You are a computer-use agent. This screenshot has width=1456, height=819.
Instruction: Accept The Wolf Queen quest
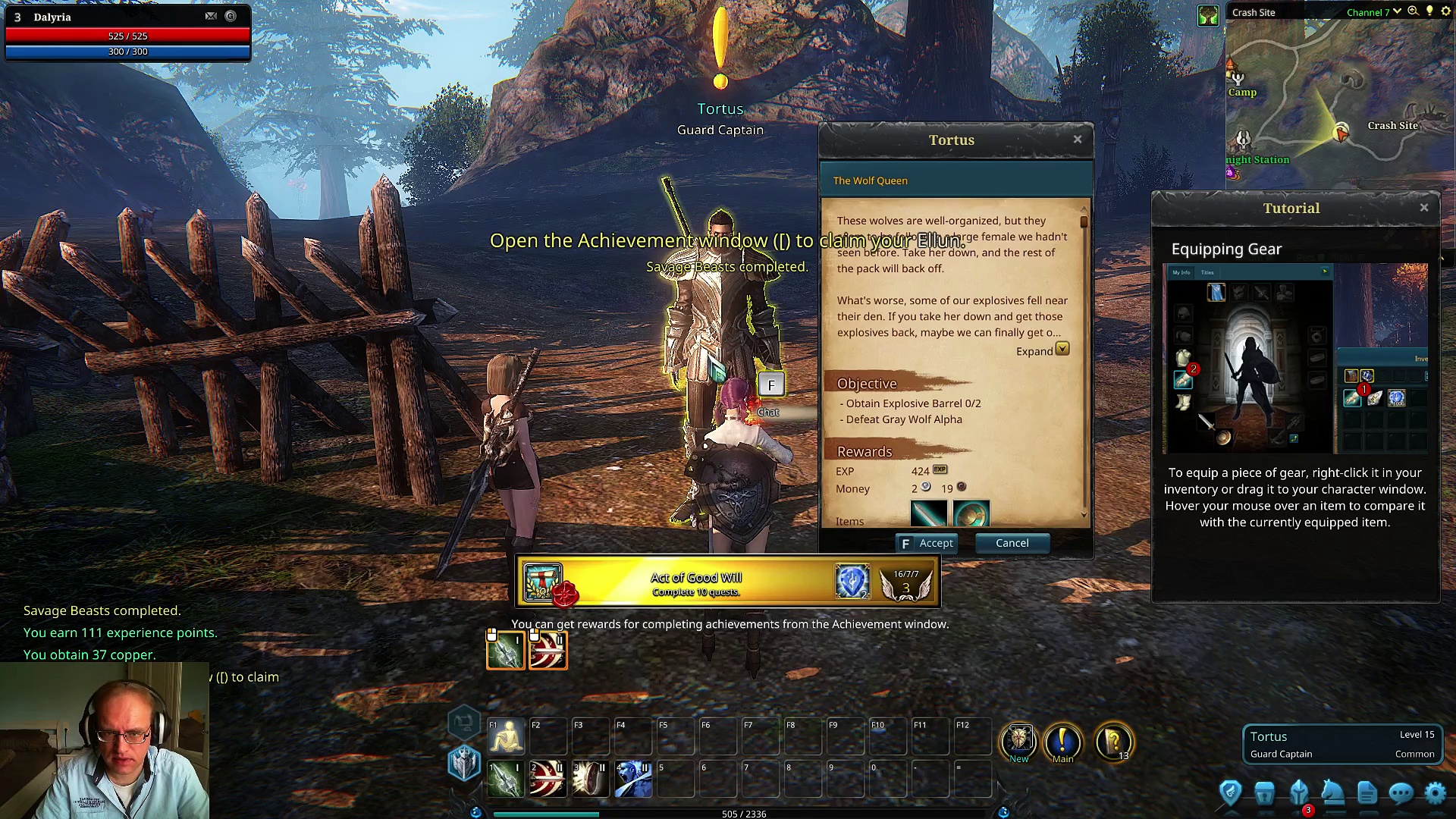927,543
